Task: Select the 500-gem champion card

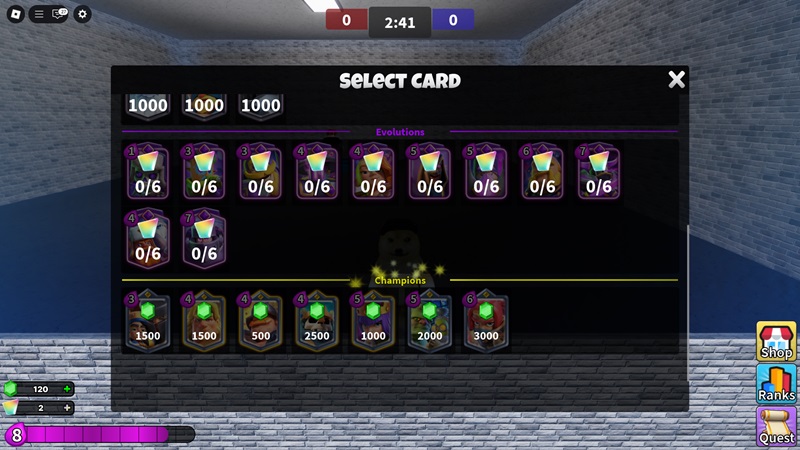Action: pyautogui.click(x=261, y=321)
